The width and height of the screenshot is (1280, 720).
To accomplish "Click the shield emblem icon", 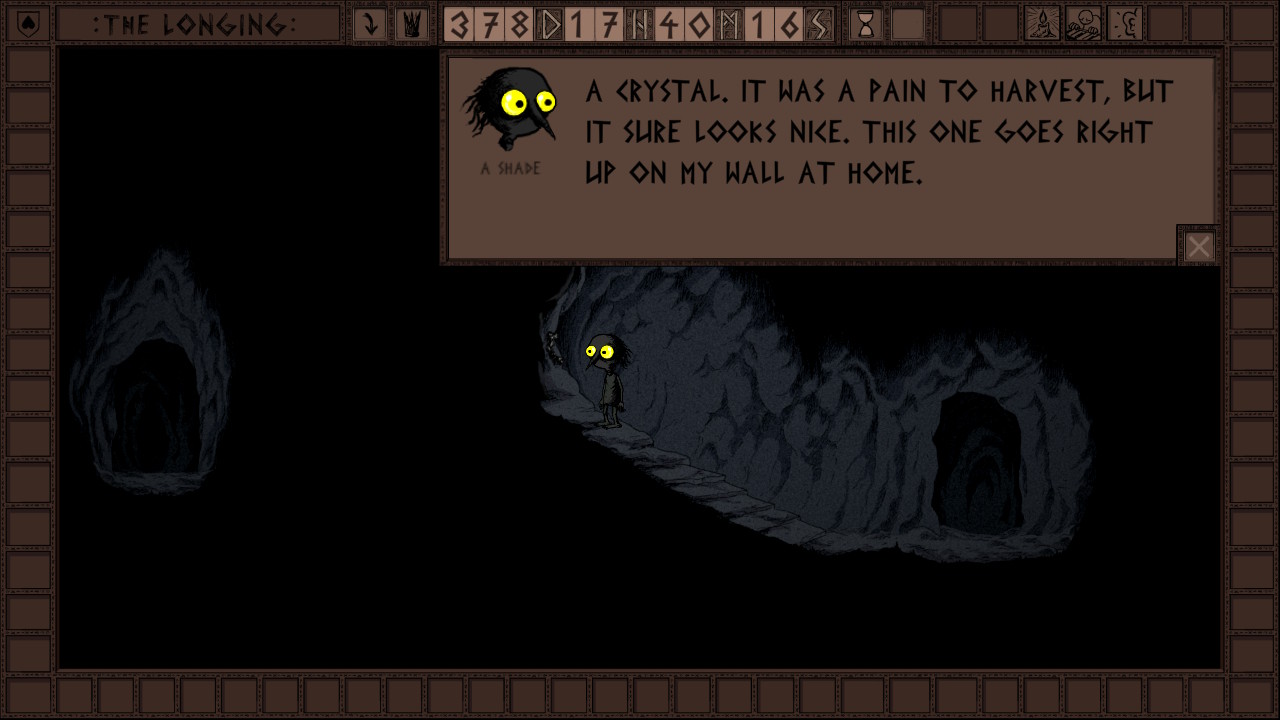I will coord(29,23).
